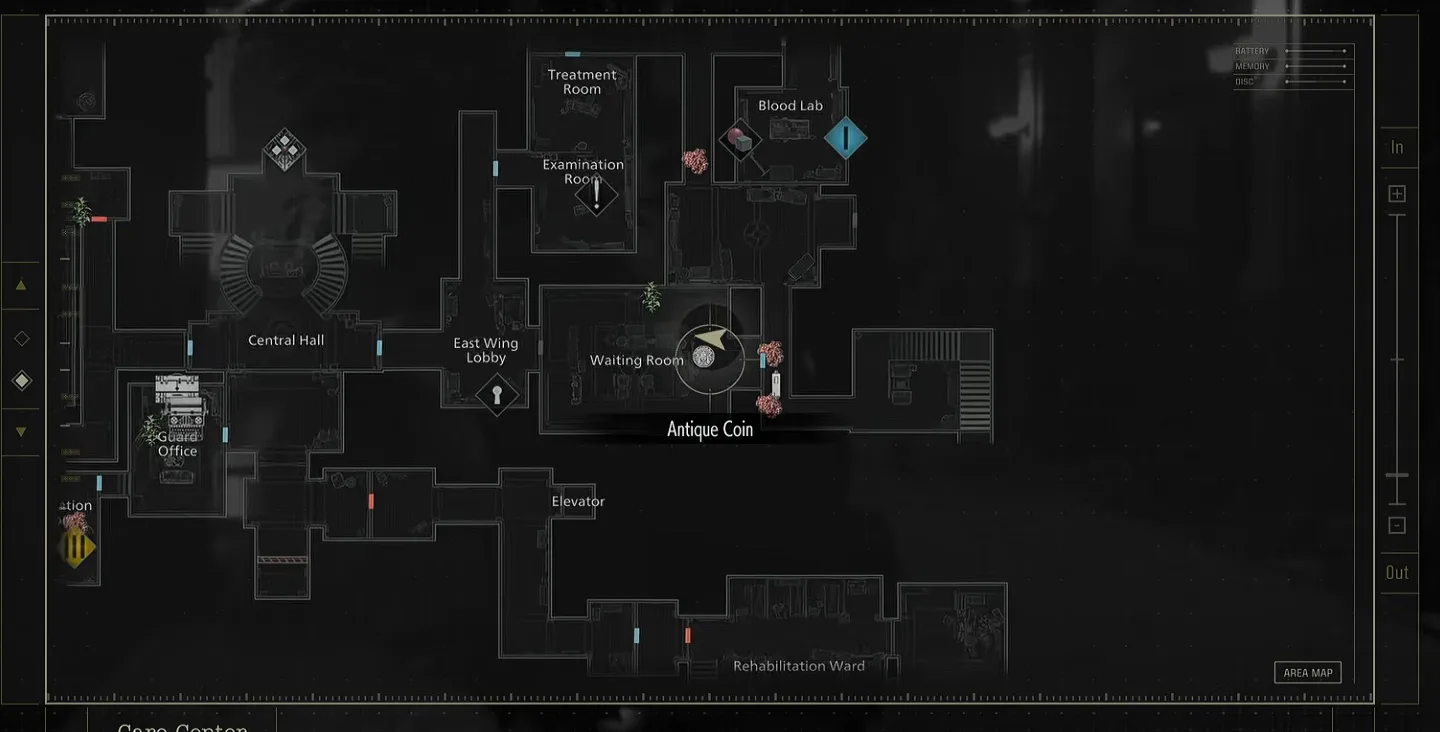Click the four-square diamond marker above Central Hall
The image size is (1440, 732).
tap(284, 151)
